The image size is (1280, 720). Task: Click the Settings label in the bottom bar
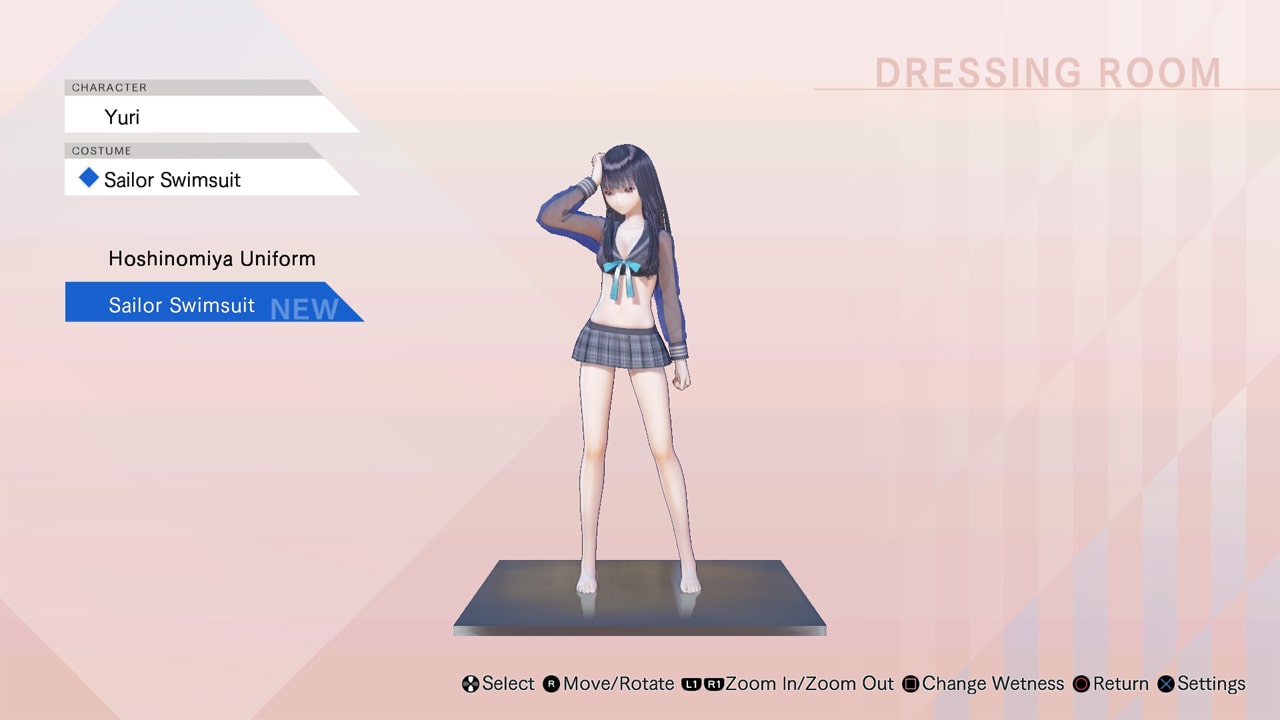[1210, 684]
